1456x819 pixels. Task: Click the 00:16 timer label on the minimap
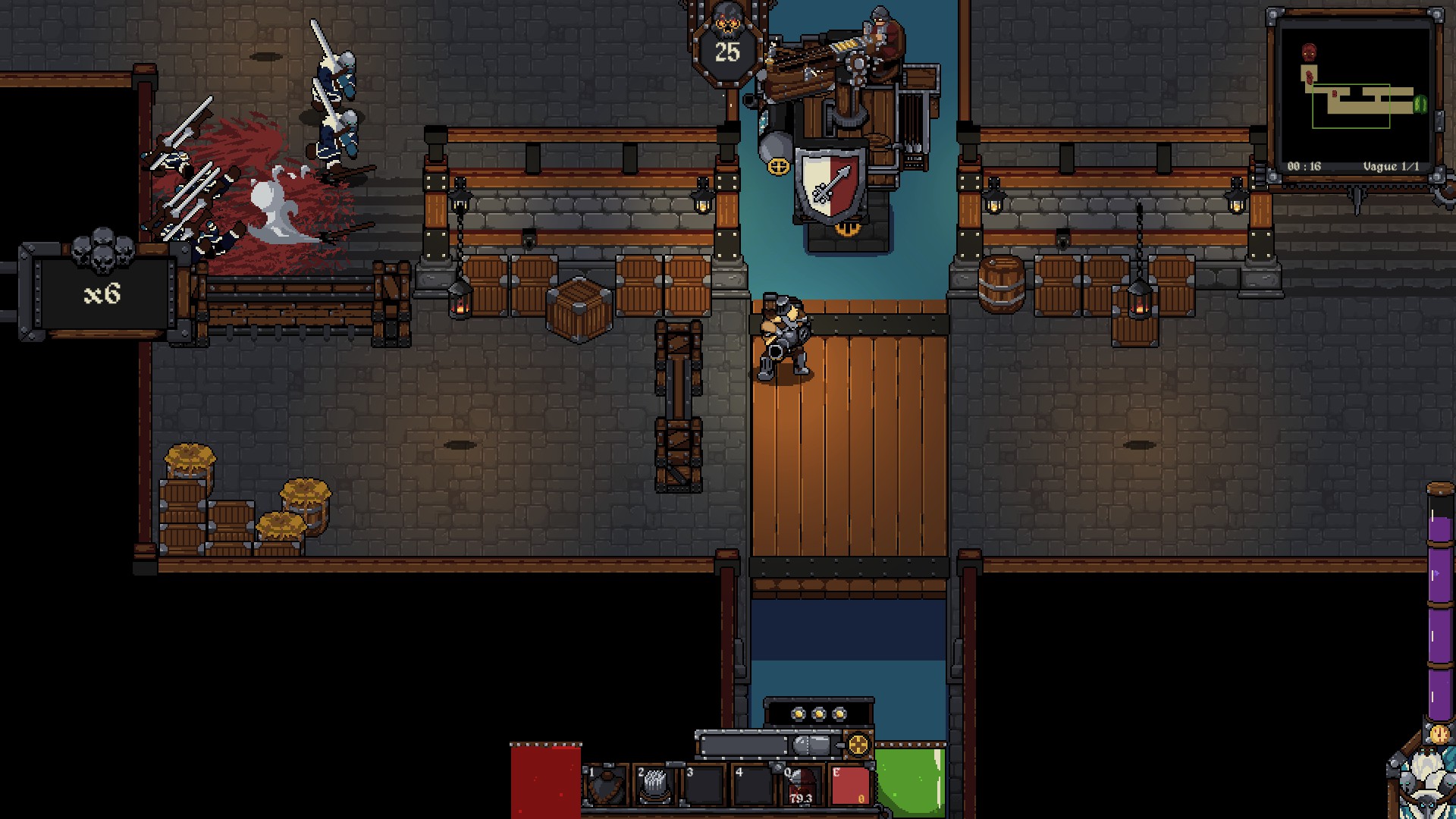[1304, 166]
